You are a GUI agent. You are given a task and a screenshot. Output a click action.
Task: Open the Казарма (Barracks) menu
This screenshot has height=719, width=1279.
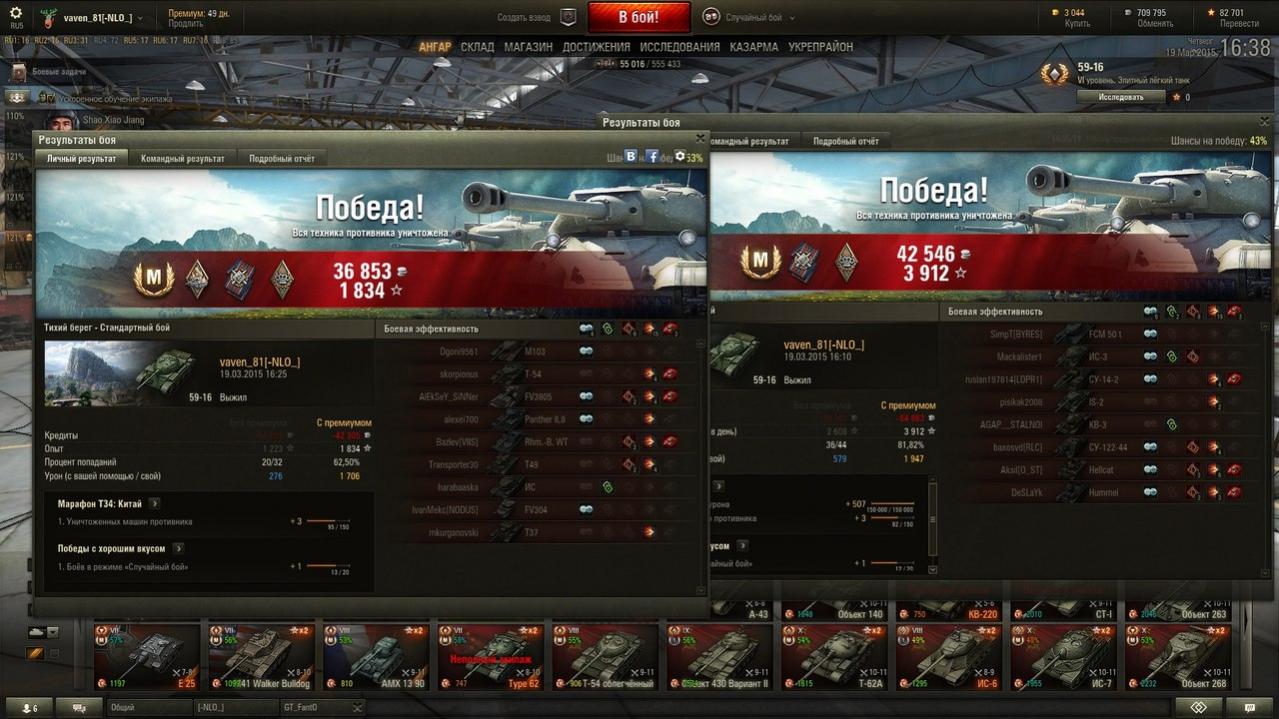click(753, 47)
